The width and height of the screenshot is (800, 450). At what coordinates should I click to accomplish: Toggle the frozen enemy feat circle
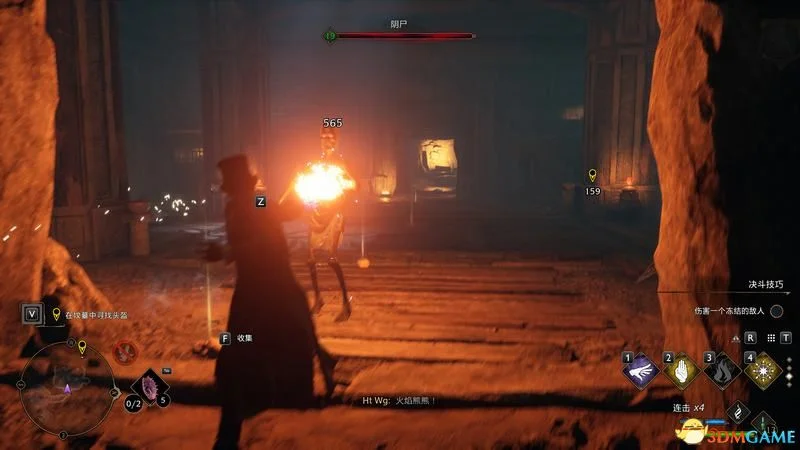(776, 311)
